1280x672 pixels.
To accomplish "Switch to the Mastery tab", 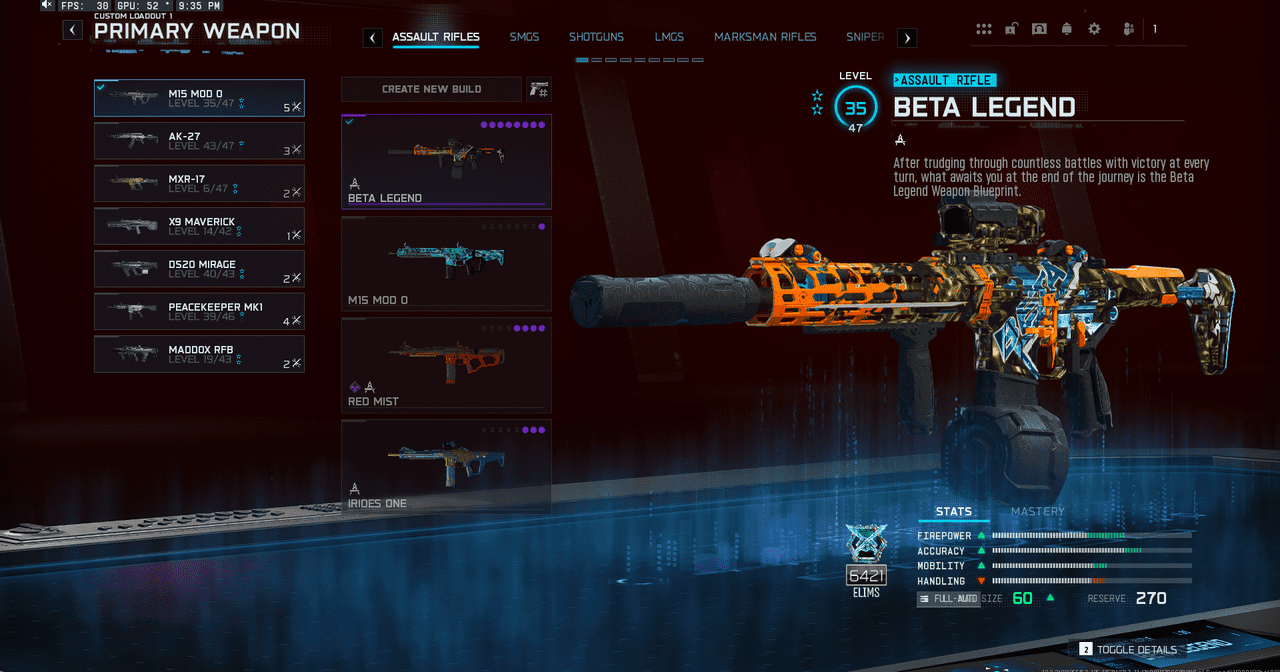I will tap(1037, 512).
